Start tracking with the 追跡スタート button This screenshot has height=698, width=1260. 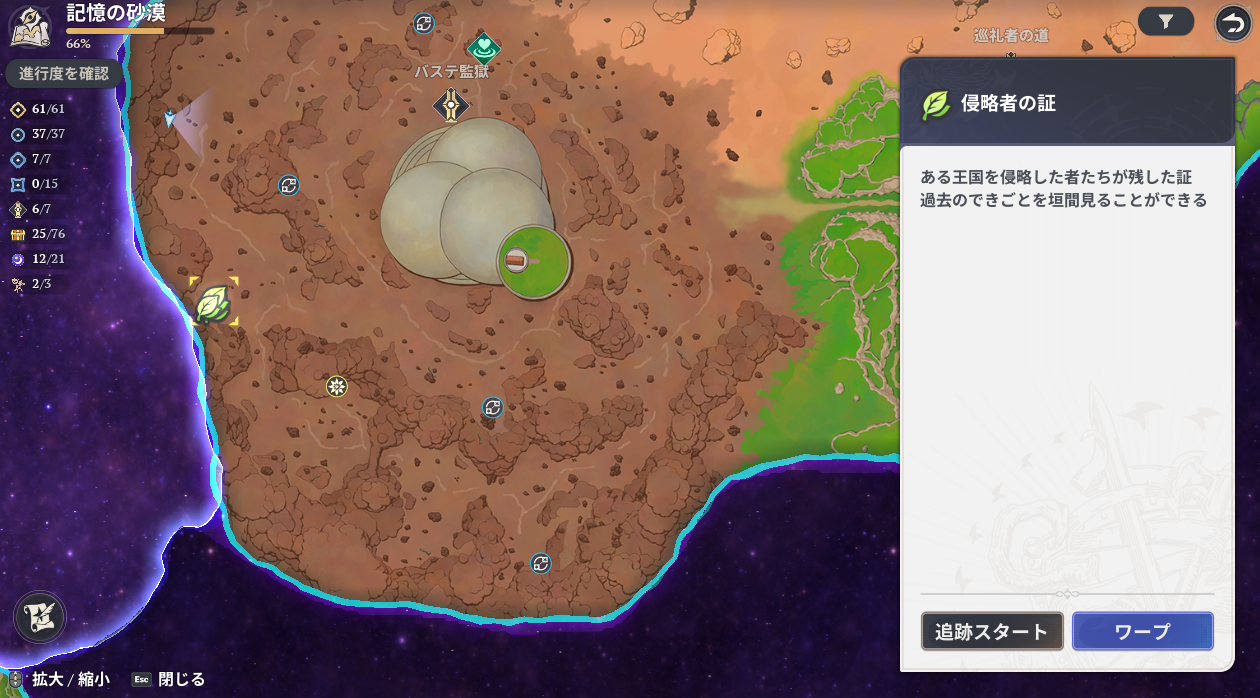click(991, 631)
